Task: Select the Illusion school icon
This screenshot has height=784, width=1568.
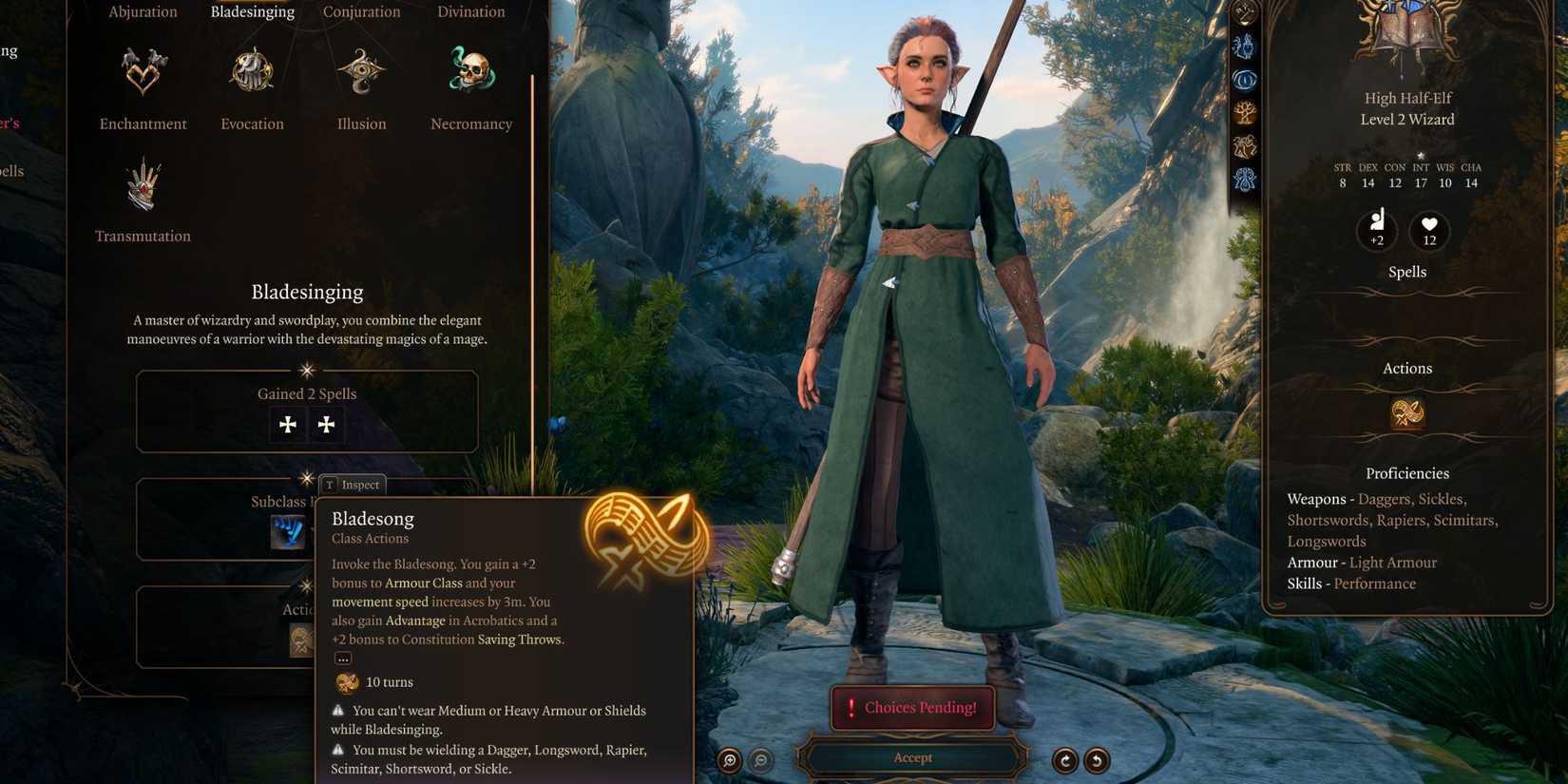Action: (x=360, y=71)
